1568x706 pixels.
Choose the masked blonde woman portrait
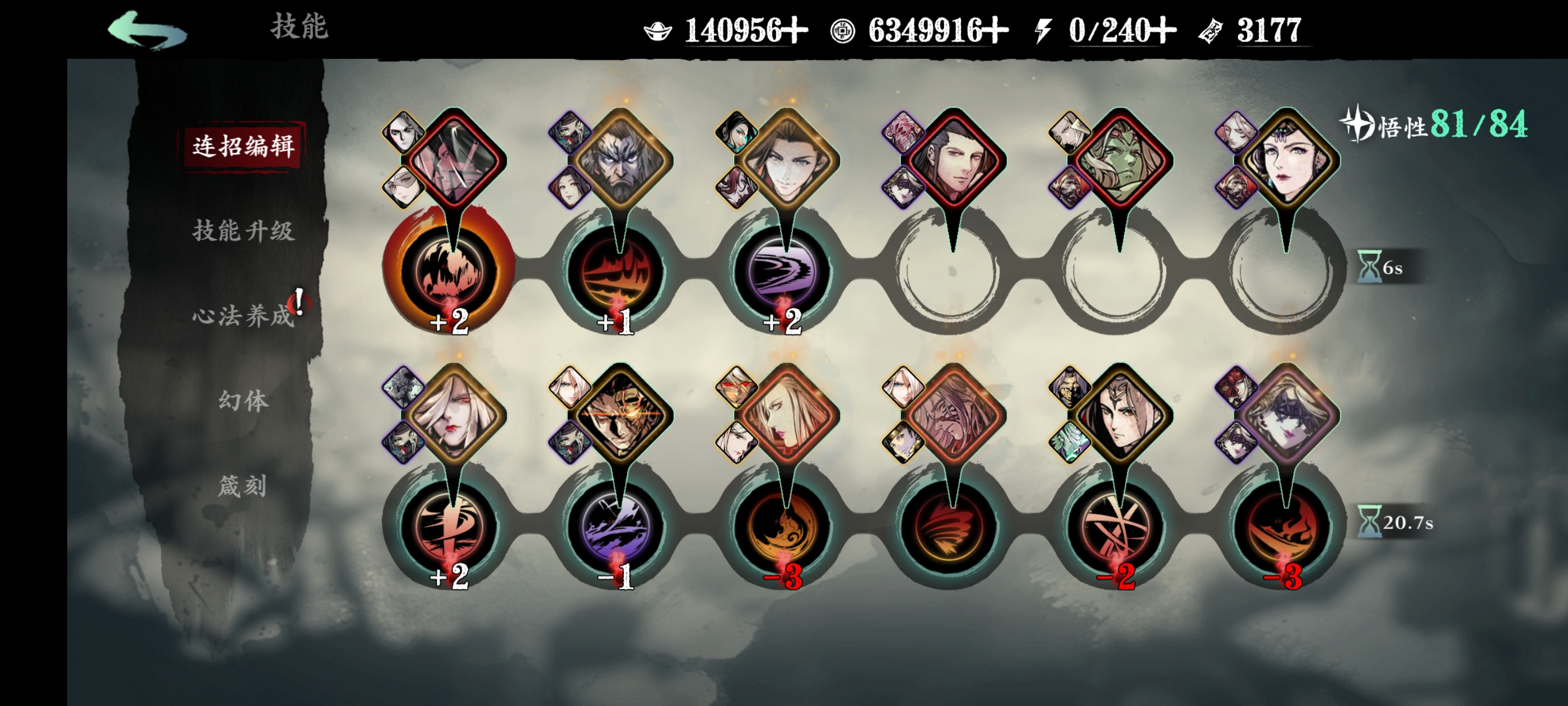(x=1287, y=415)
